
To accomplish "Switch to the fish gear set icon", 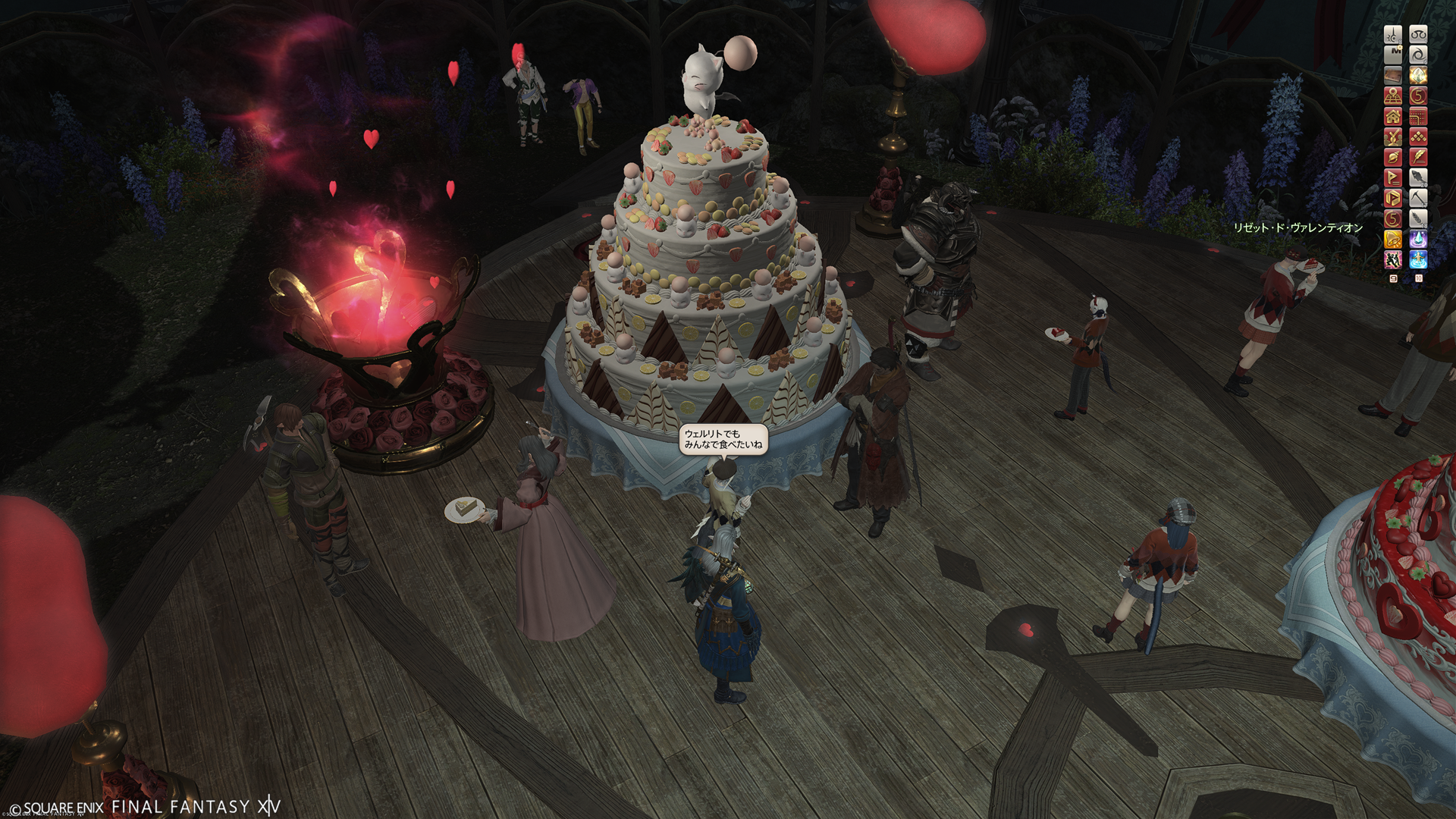I will click(1418, 177).
